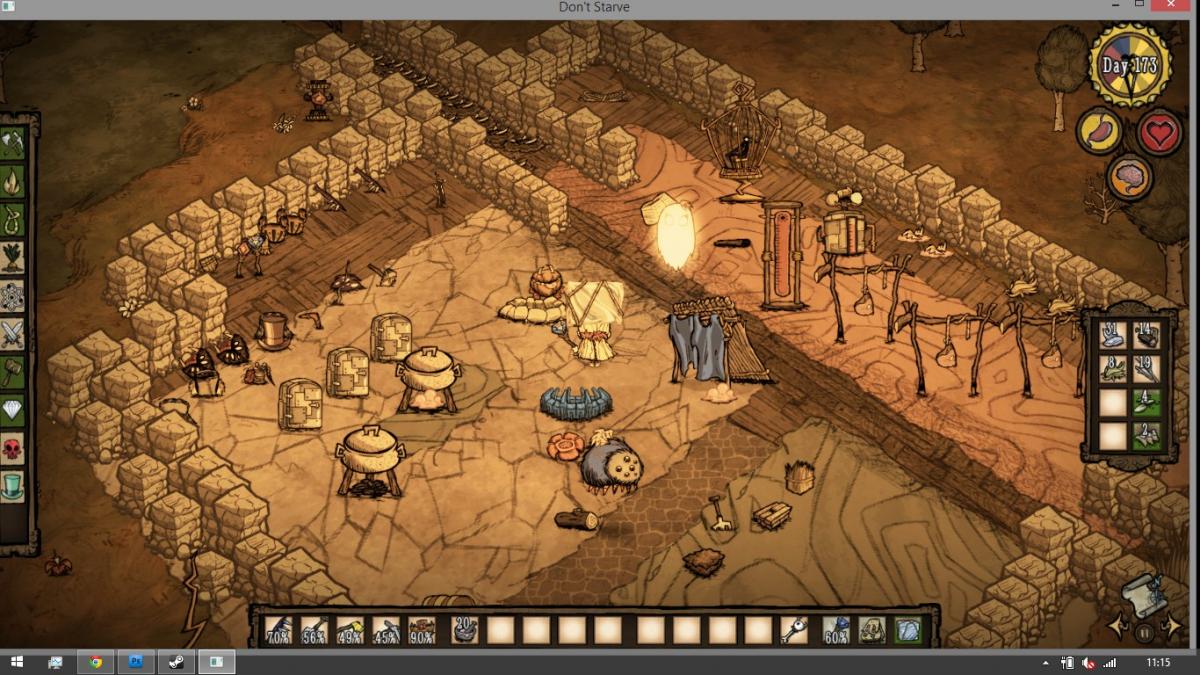Image resolution: width=1200 pixels, height=675 pixels.
Task: Pause the game with the pause button
Action: [1144, 632]
